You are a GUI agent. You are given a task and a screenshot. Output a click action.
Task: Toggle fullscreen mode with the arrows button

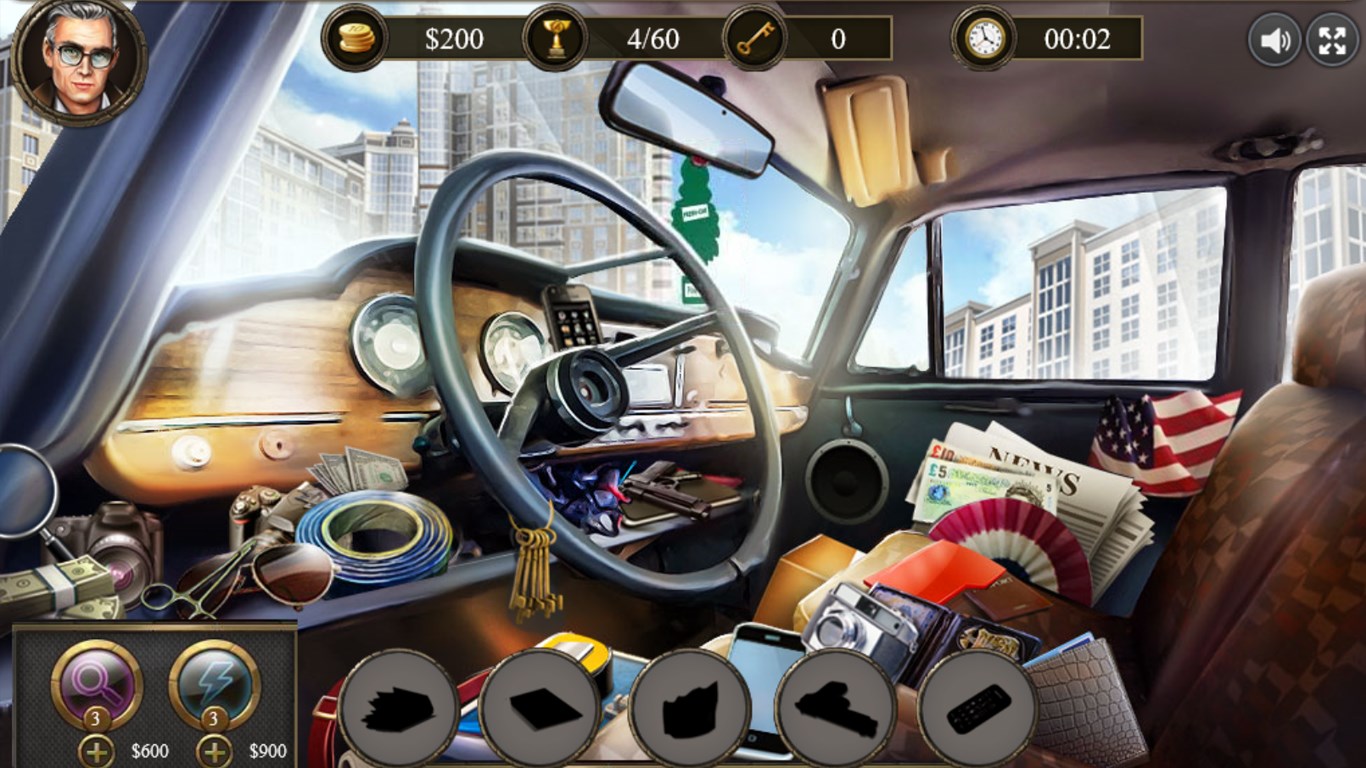(1333, 41)
